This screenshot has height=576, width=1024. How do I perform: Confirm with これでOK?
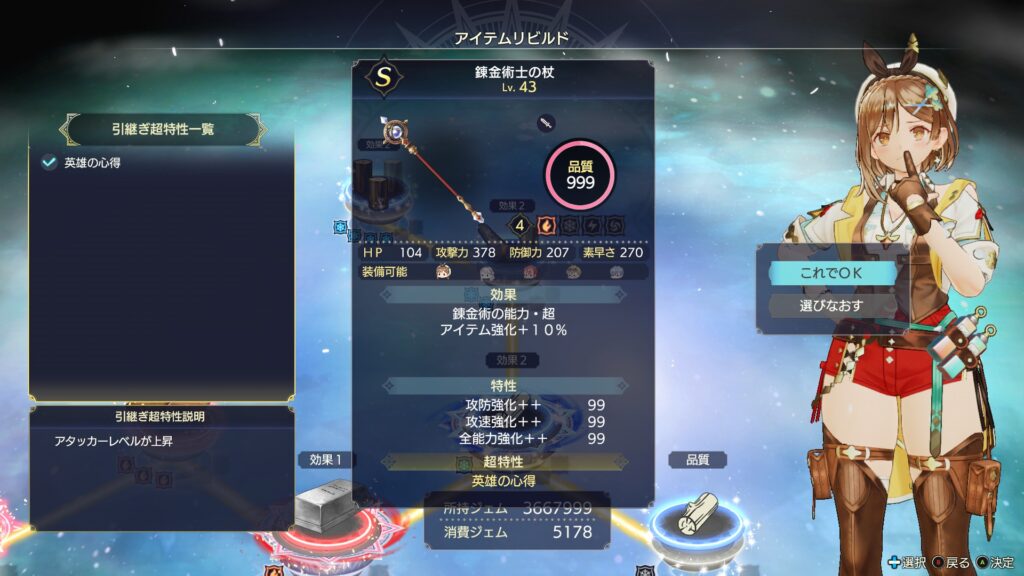(831, 272)
